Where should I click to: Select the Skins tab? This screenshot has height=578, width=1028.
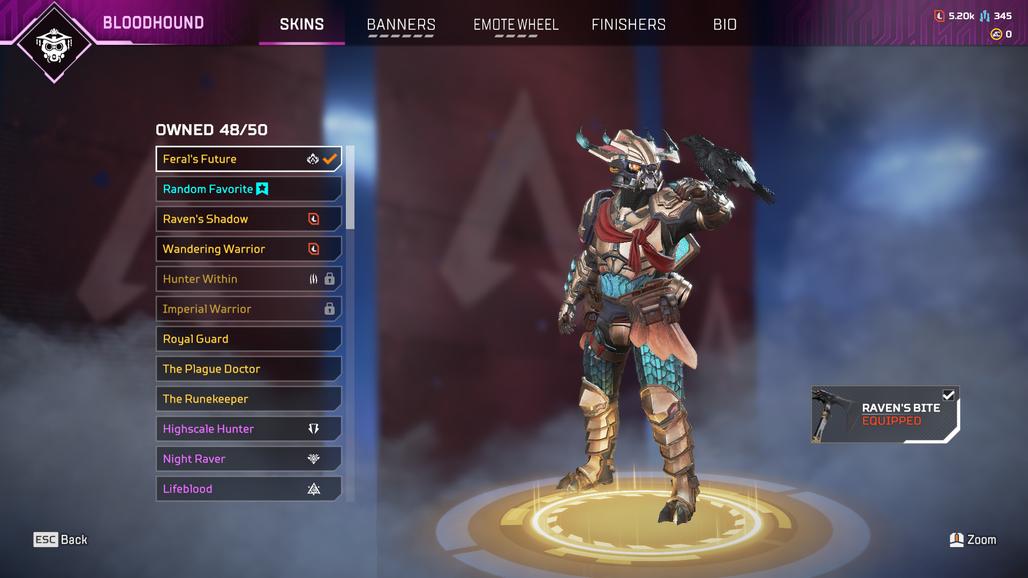[x=301, y=25]
